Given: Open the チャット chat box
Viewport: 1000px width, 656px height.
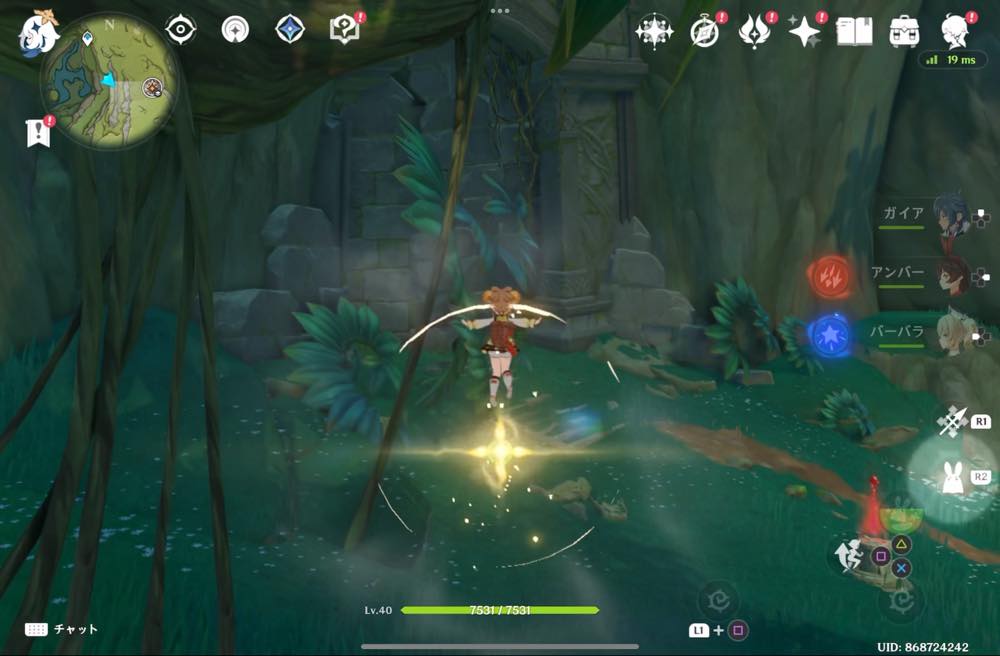Looking at the screenshot, I should click(x=62, y=629).
